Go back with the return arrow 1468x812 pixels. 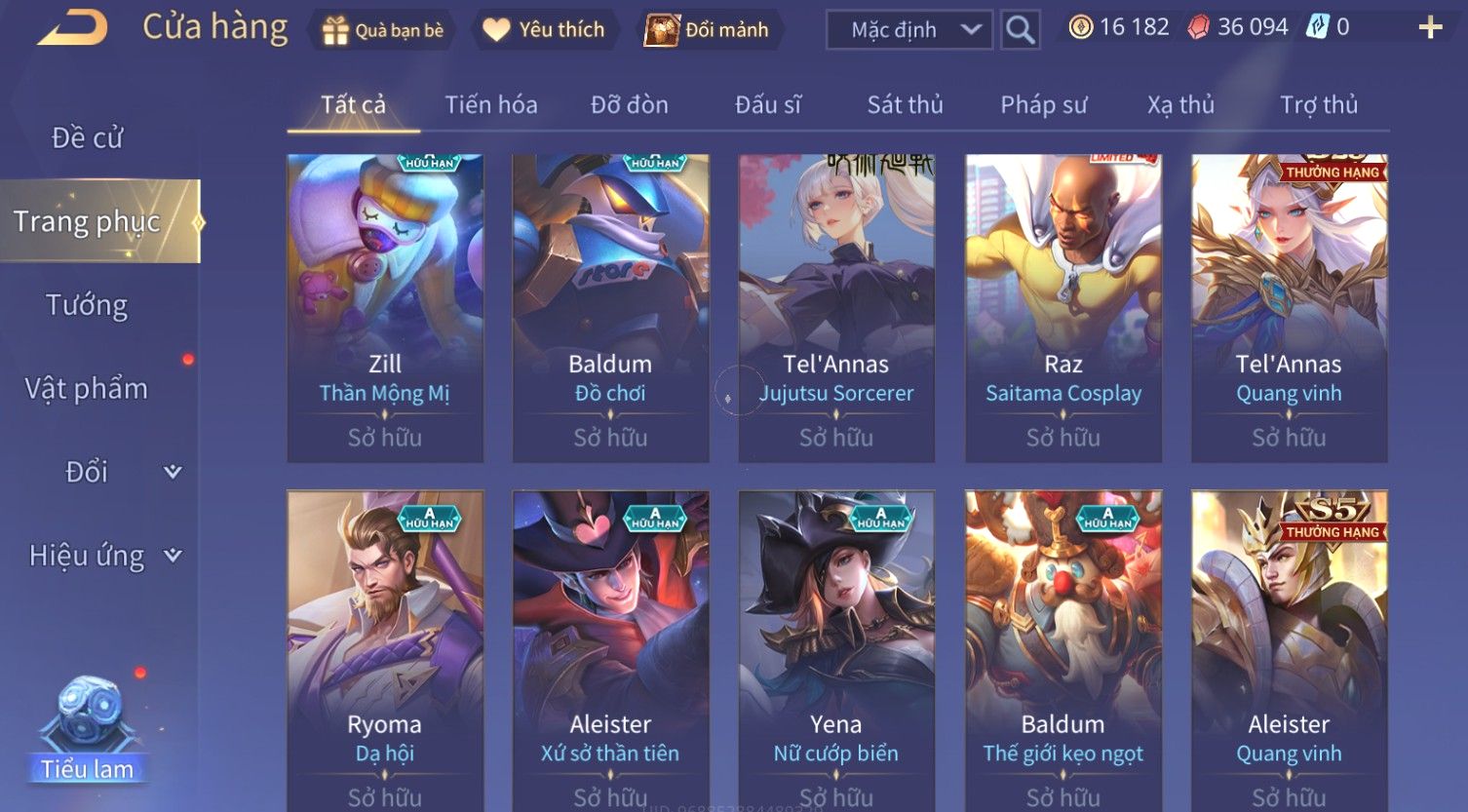point(72,28)
